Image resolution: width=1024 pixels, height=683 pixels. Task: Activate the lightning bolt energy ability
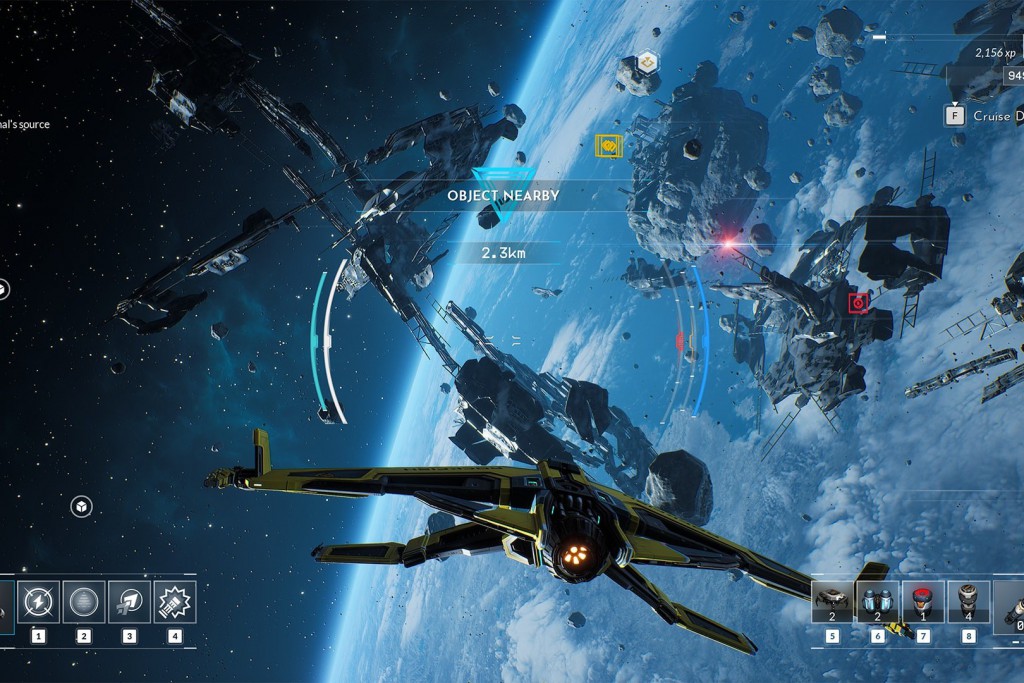pyautogui.click(x=38, y=602)
